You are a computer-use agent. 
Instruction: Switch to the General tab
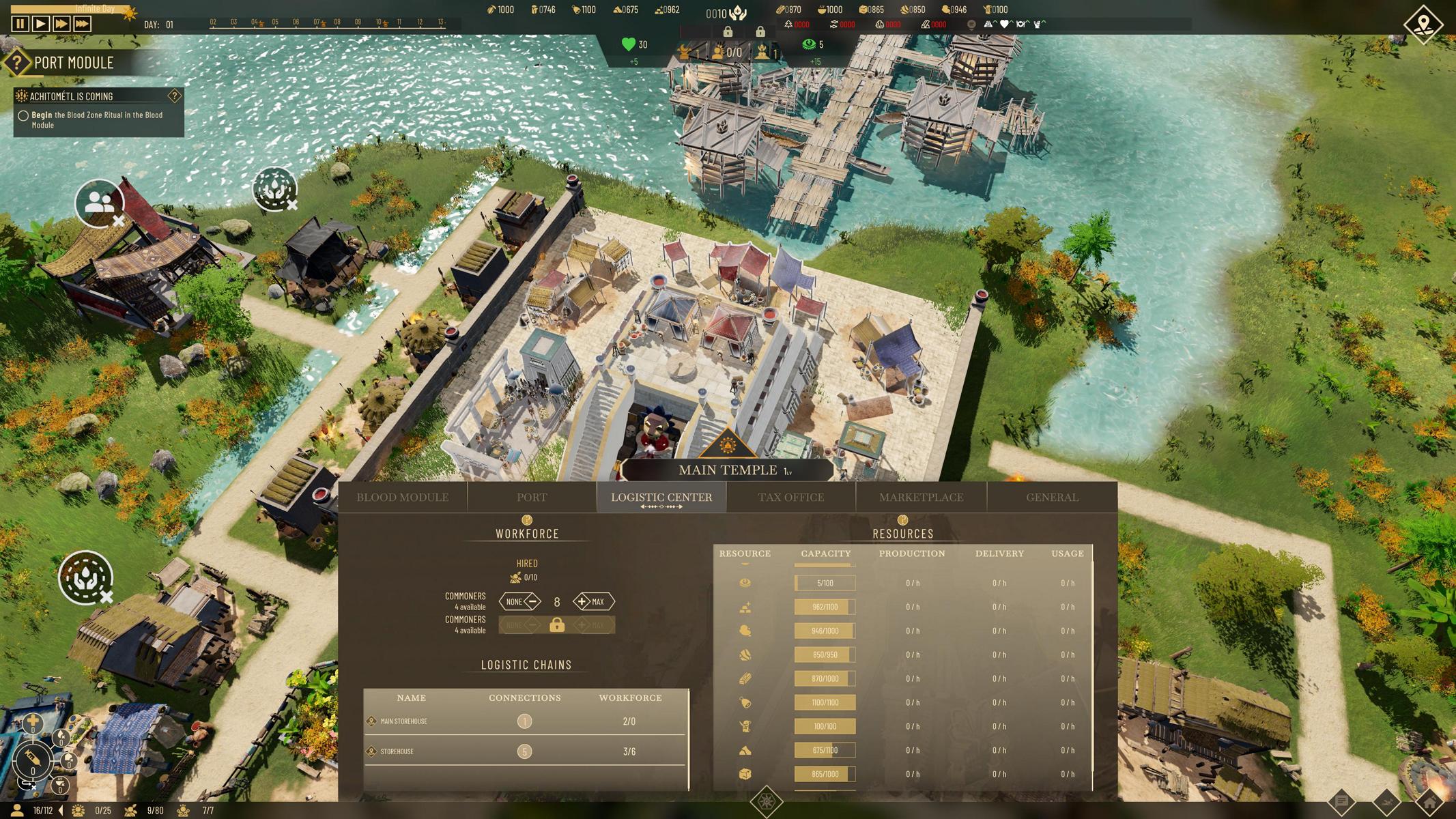click(x=1052, y=498)
